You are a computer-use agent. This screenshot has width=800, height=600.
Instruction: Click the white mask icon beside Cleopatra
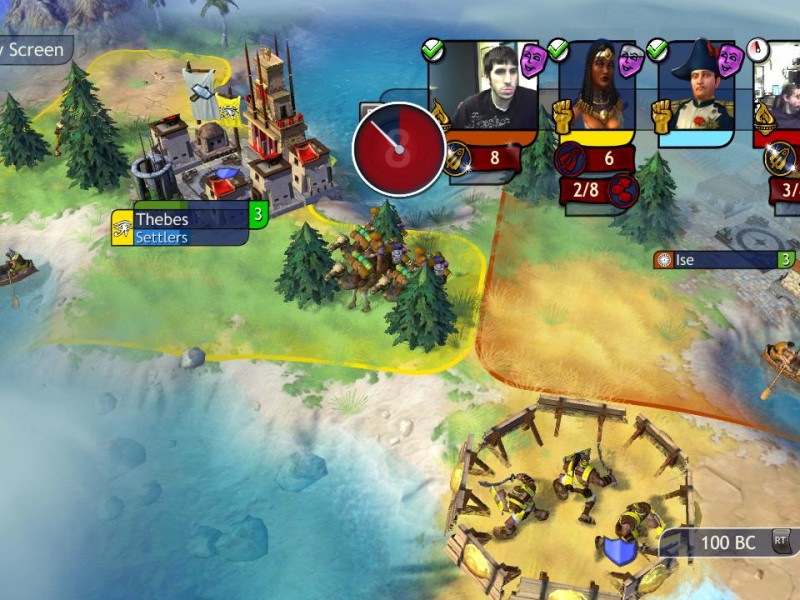tap(630, 62)
